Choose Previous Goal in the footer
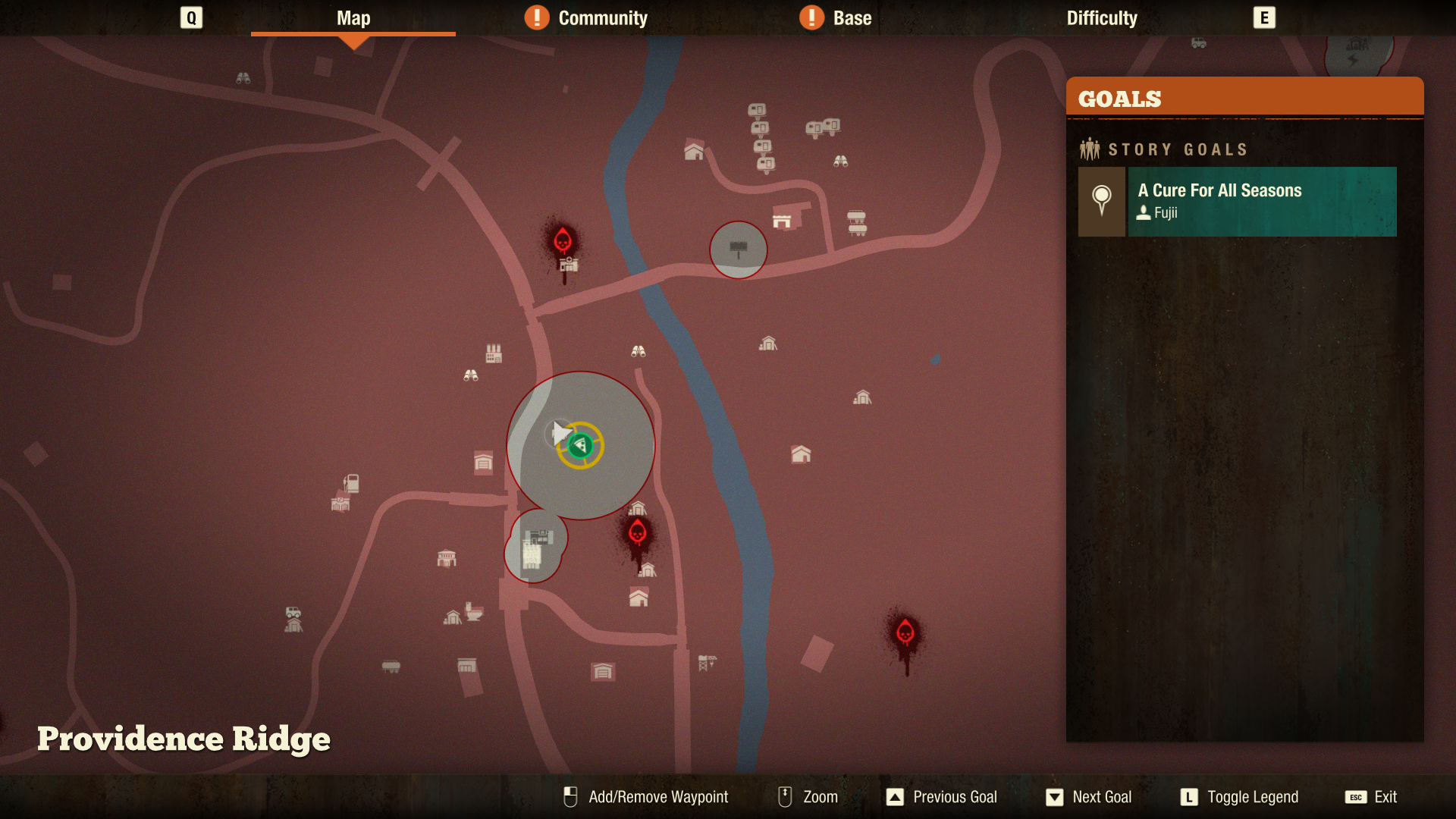Image resolution: width=1456 pixels, height=819 pixels. tap(954, 797)
